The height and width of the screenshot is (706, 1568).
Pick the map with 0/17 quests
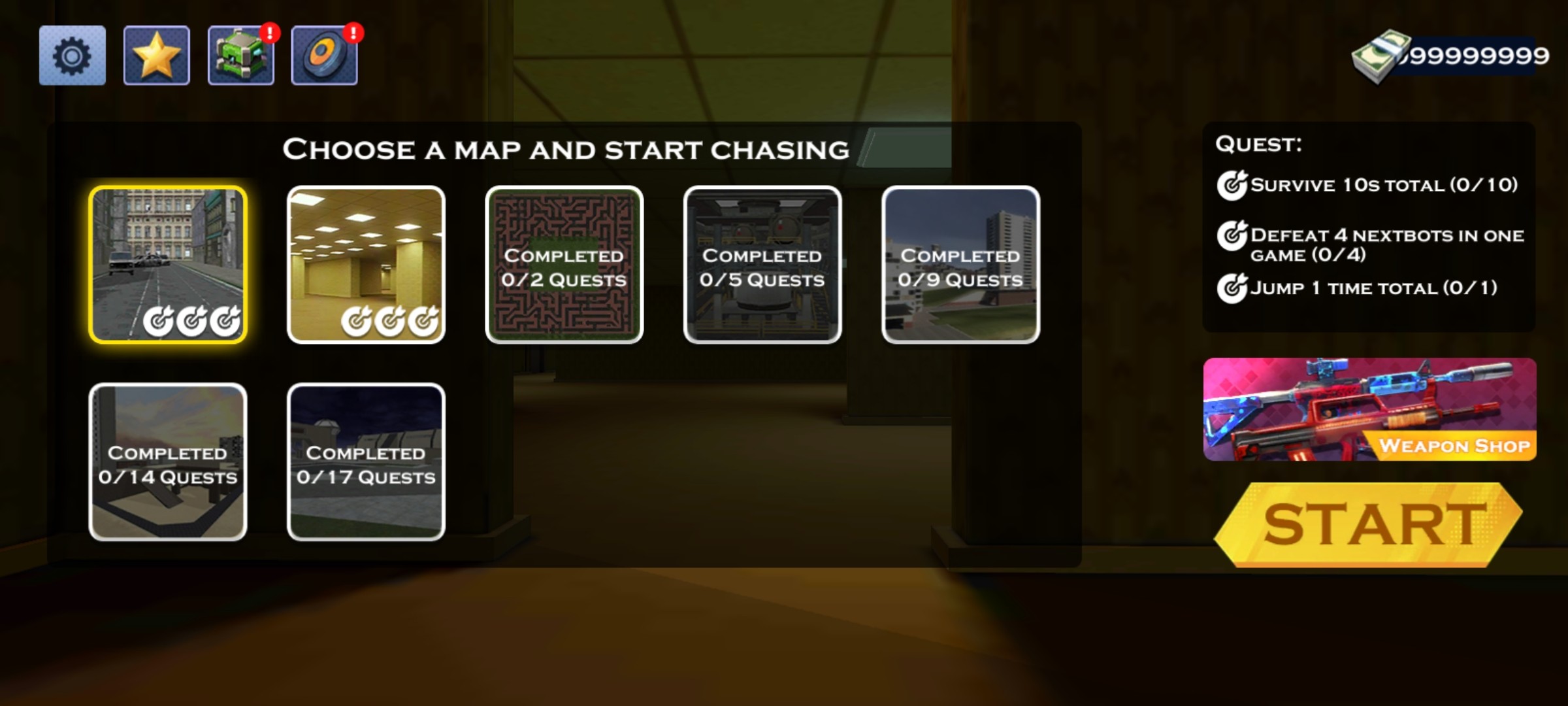366,462
